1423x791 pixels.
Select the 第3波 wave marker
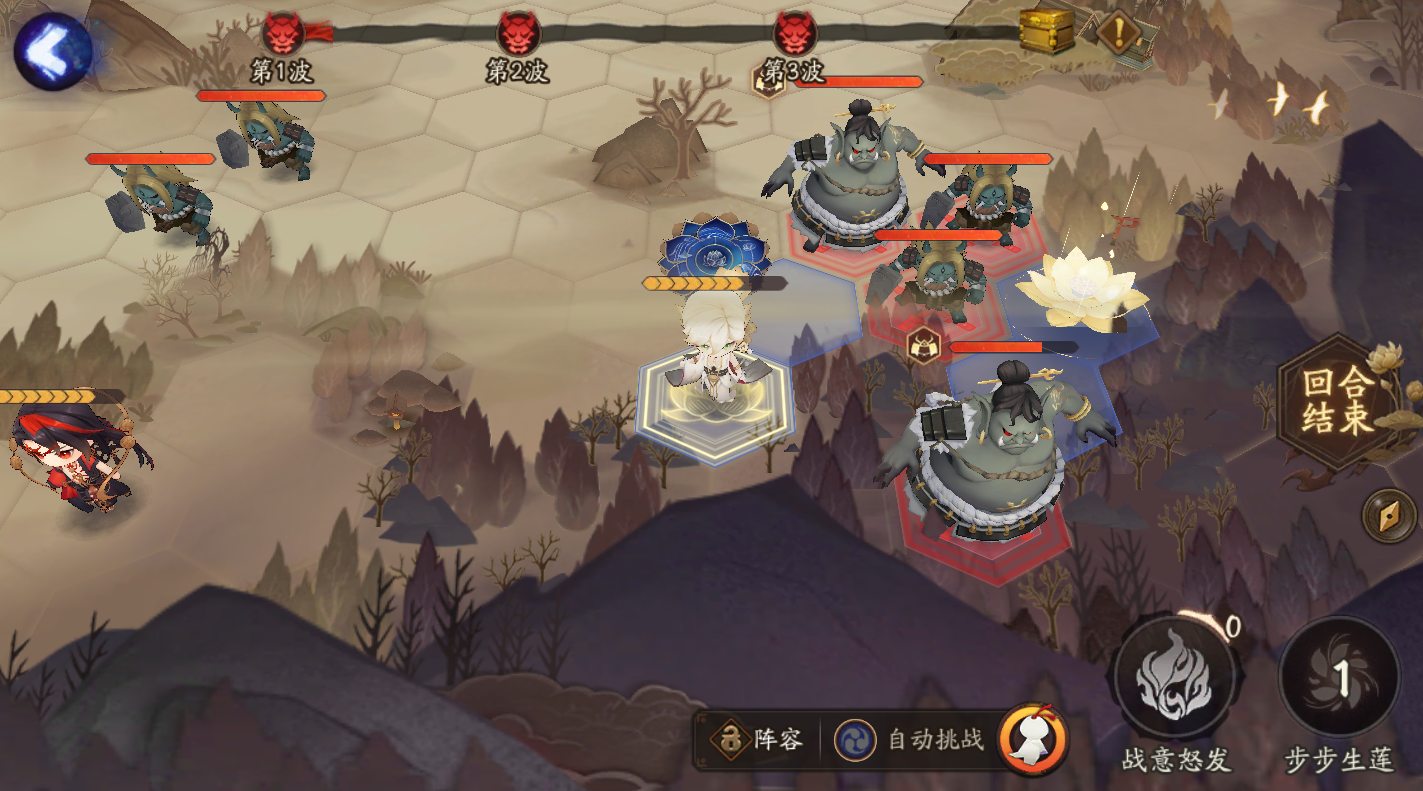795,34
